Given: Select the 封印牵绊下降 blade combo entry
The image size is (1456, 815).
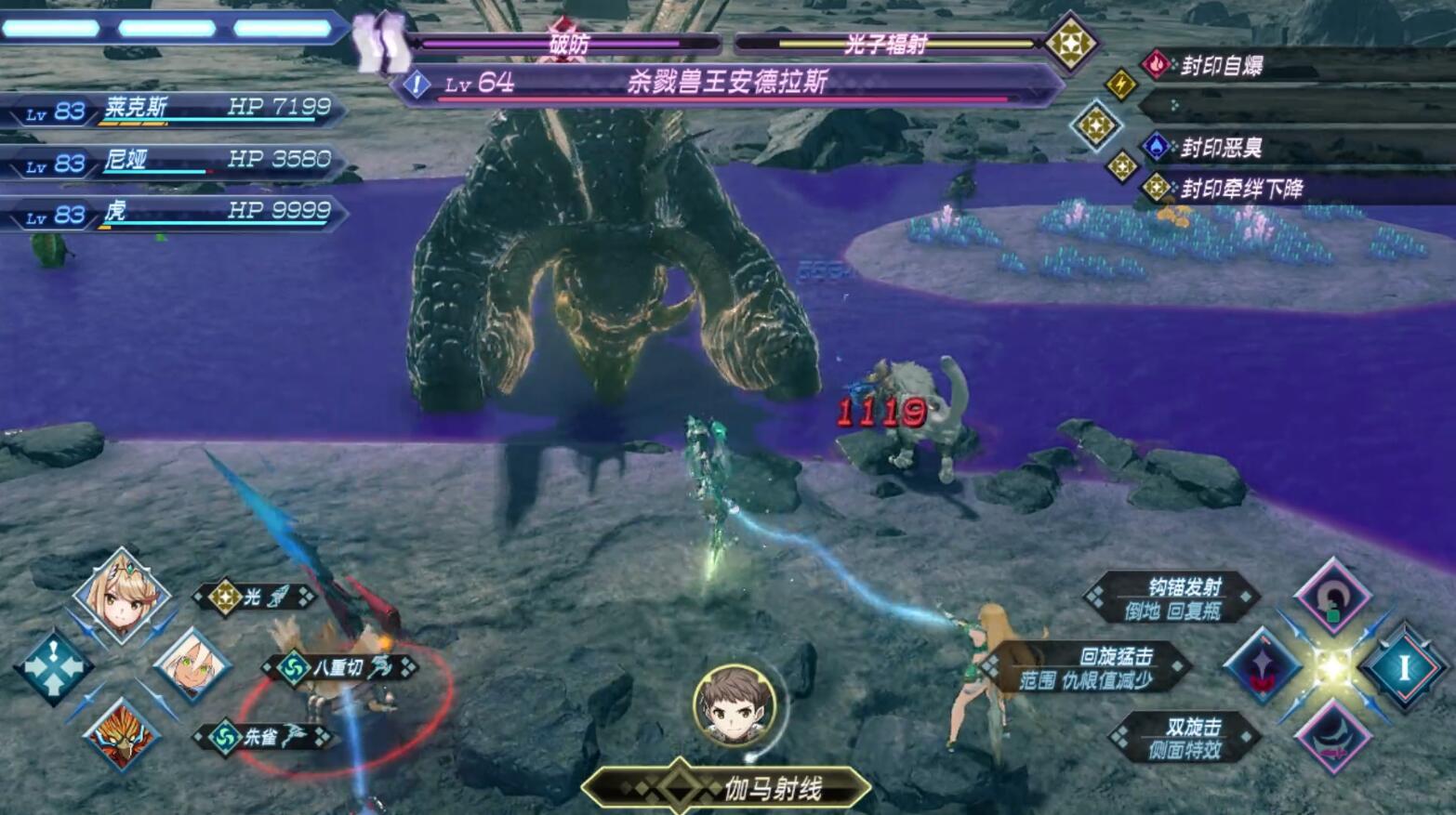Looking at the screenshot, I should click(x=1240, y=190).
